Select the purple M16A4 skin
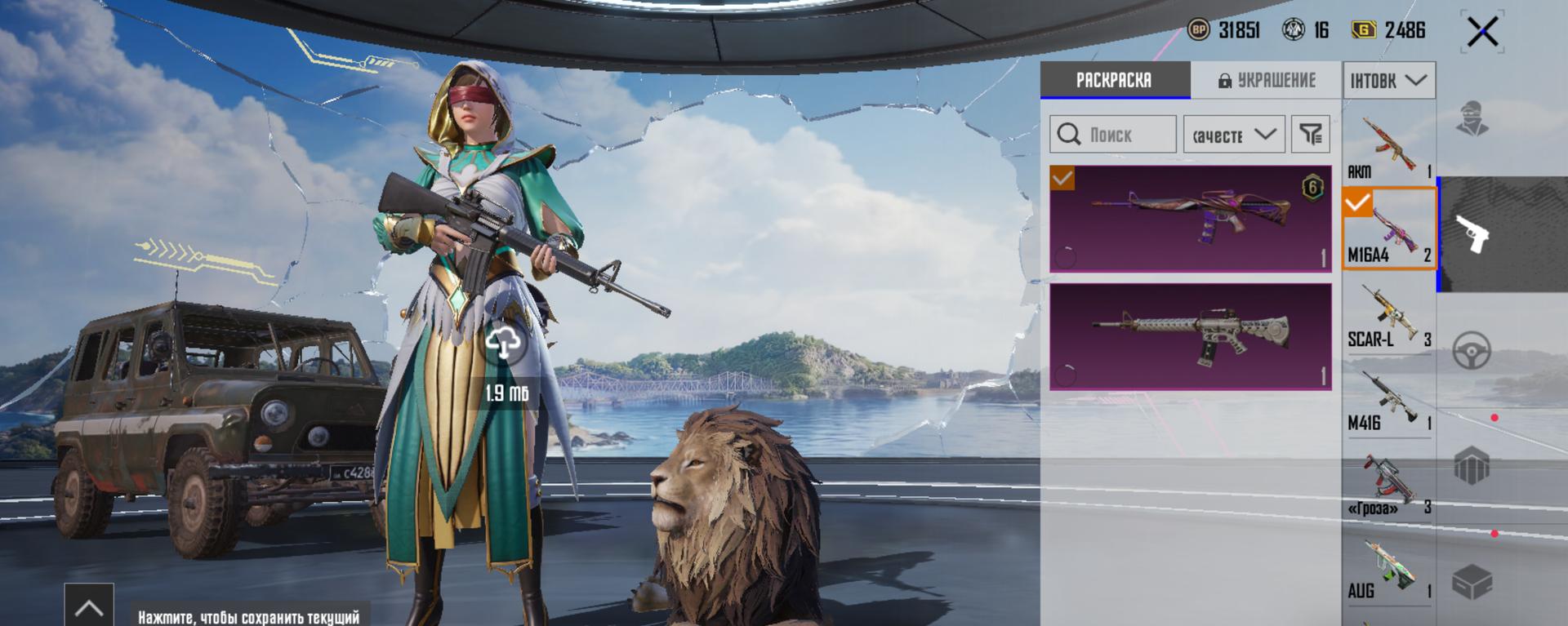 coord(1190,219)
